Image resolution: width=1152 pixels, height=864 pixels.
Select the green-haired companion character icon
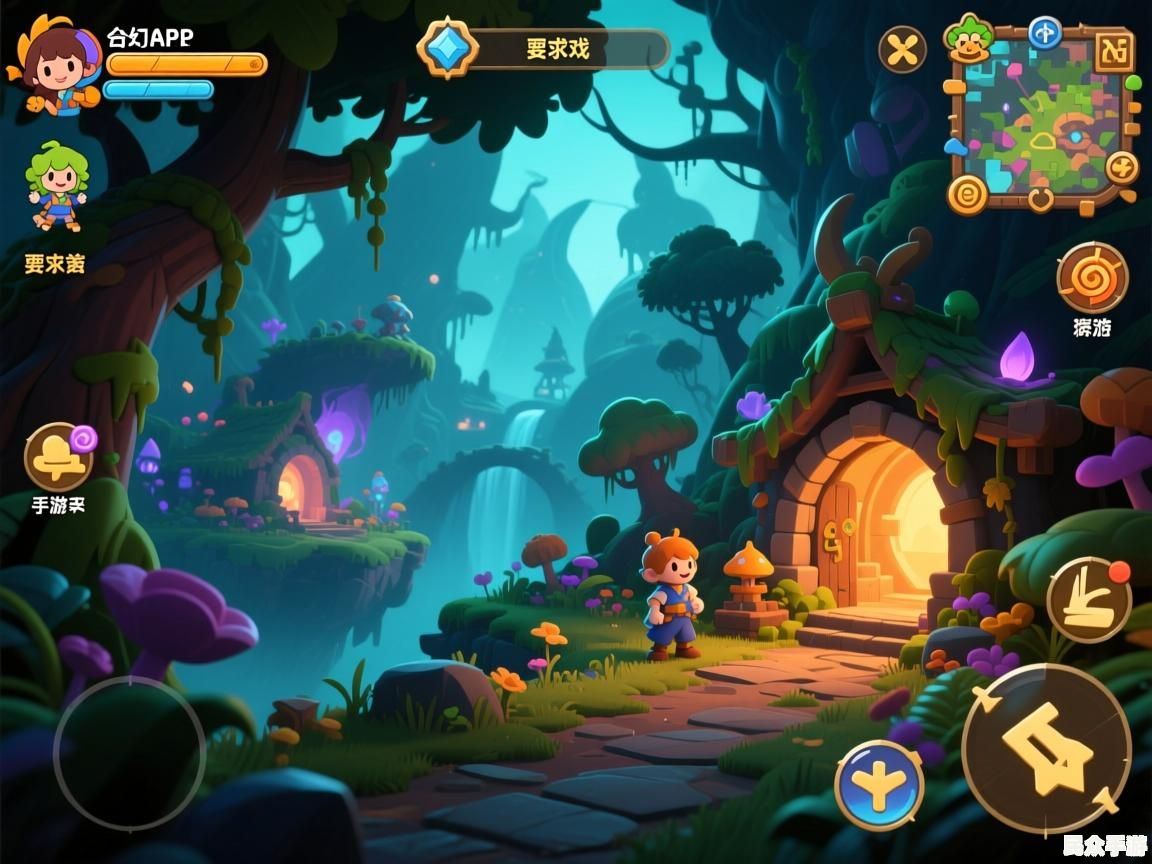click(x=57, y=188)
